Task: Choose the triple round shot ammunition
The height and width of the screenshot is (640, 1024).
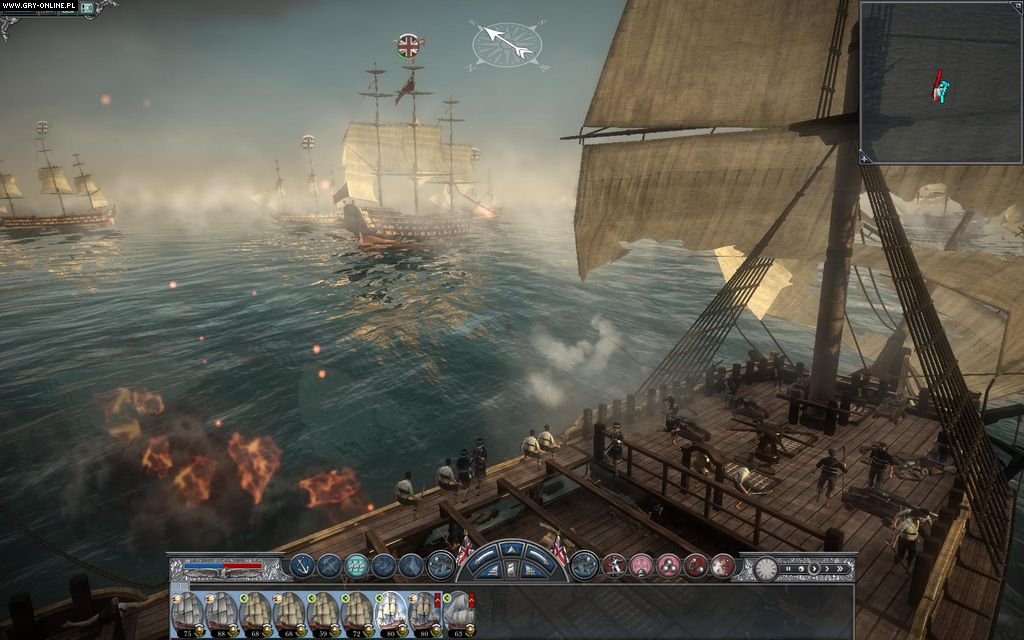Action: tap(667, 566)
